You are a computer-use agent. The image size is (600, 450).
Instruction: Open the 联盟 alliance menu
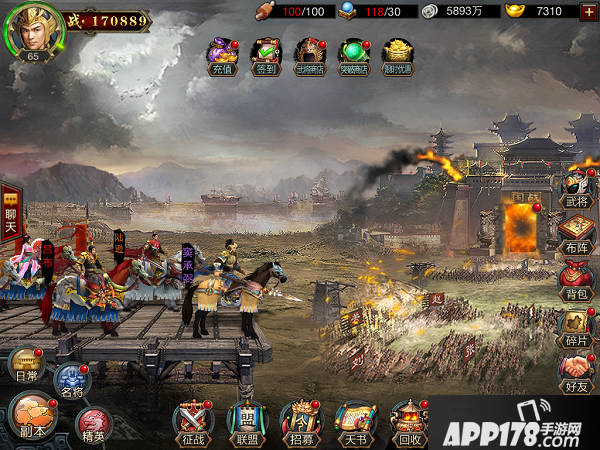(x=246, y=422)
